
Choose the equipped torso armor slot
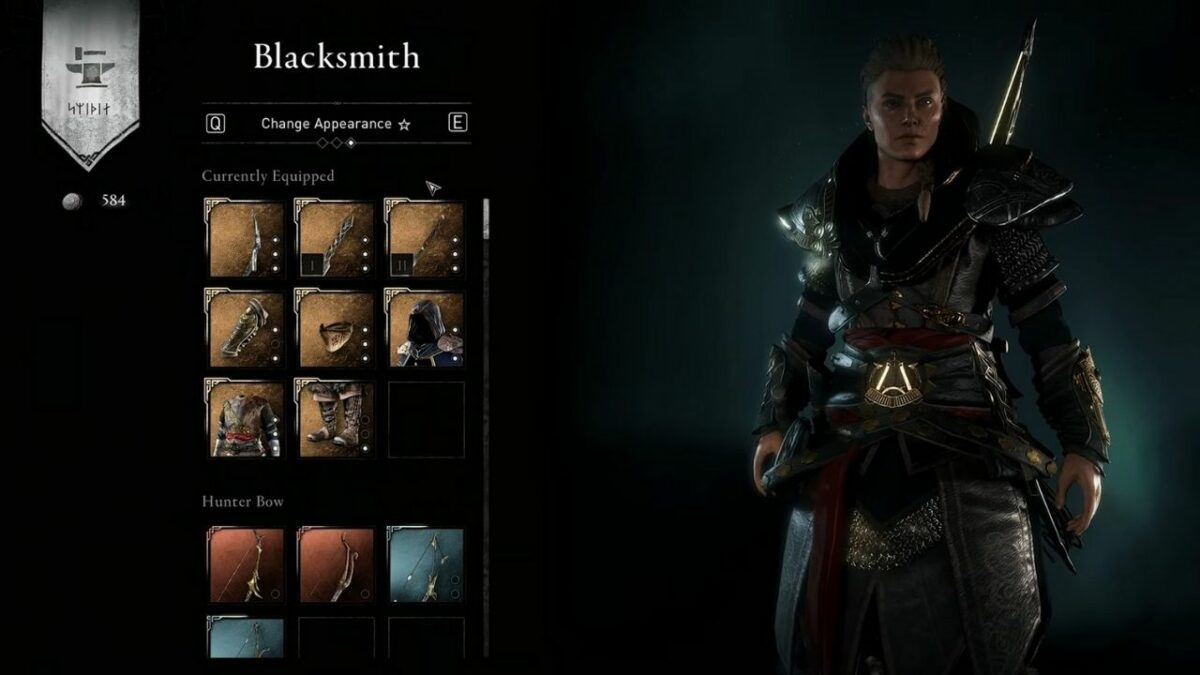point(246,419)
